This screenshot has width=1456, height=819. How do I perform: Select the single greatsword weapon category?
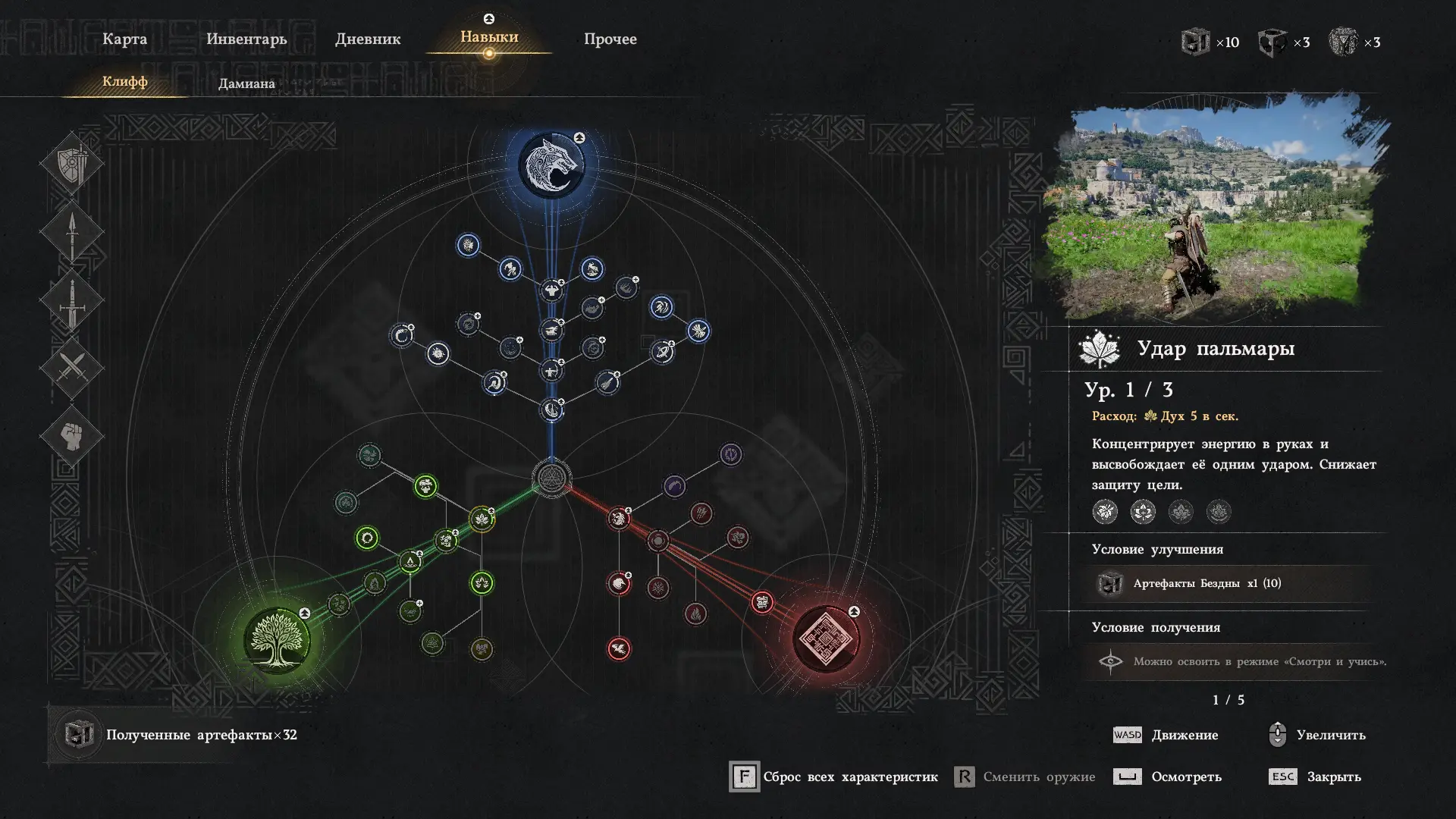point(72,300)
